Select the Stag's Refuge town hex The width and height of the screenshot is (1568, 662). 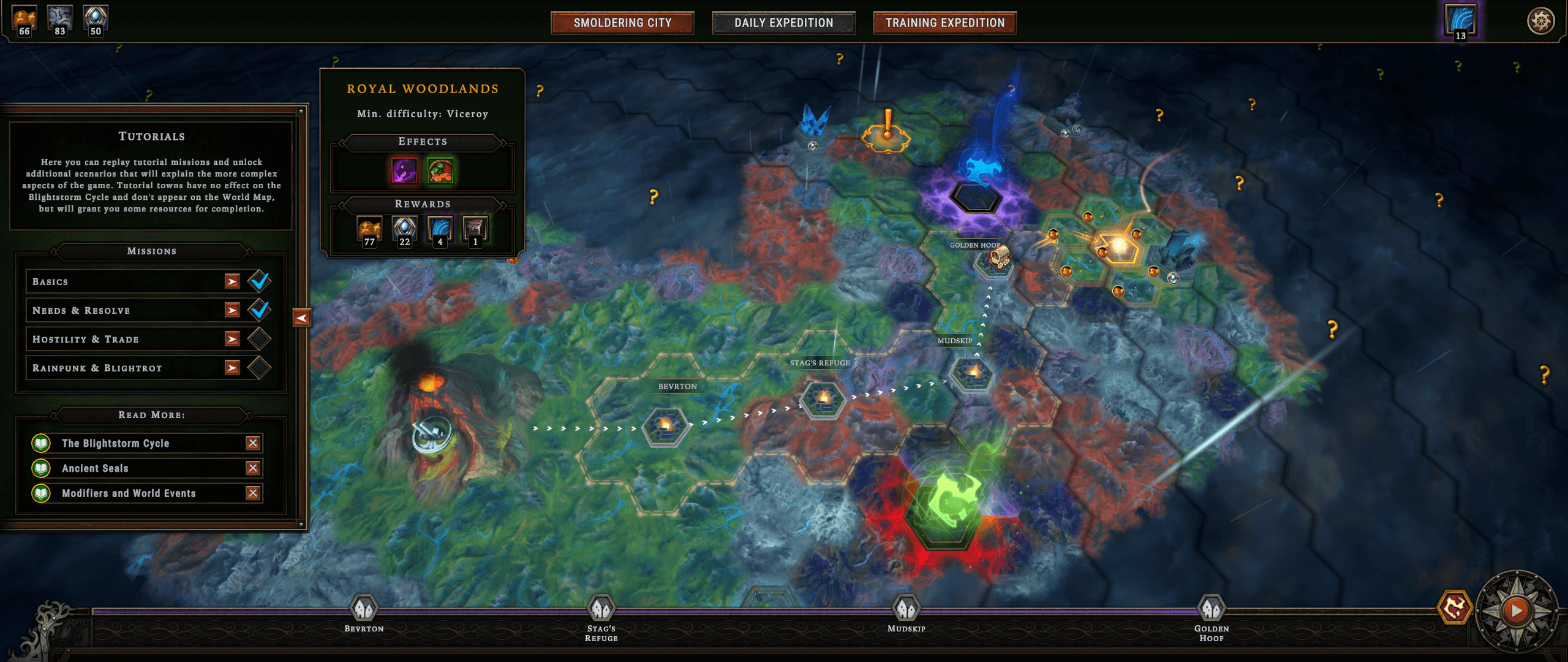coord(823,399)
